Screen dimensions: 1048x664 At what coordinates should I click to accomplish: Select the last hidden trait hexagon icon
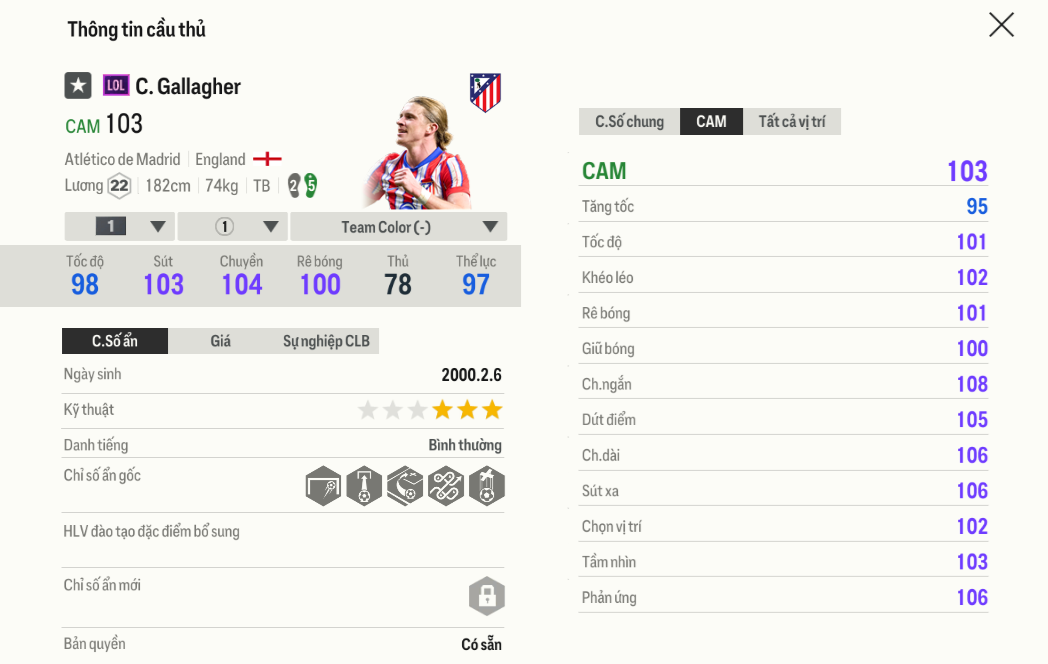click(x=487, y=486)
